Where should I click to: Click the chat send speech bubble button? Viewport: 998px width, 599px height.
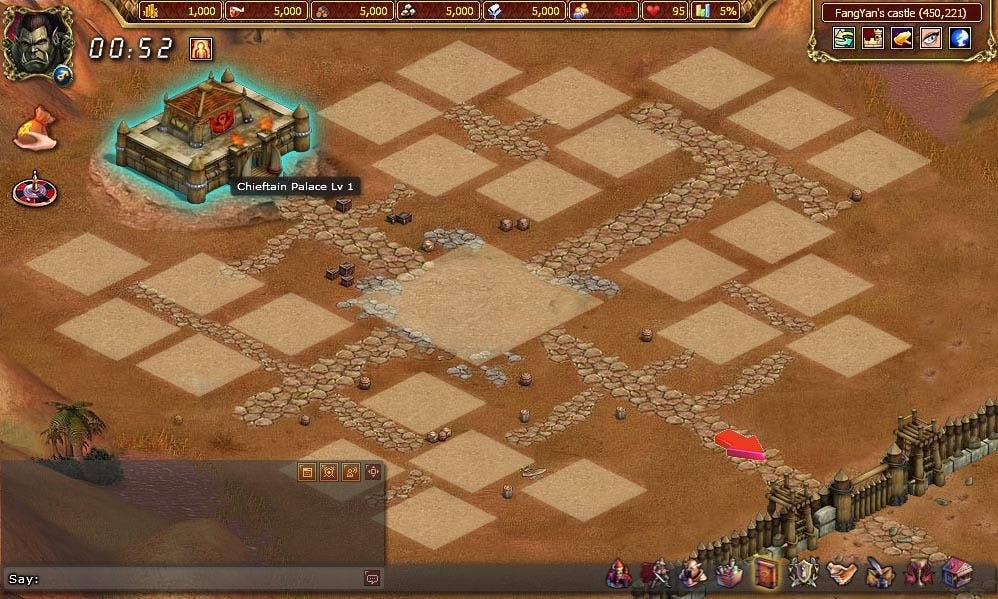[x=372, y=578]
